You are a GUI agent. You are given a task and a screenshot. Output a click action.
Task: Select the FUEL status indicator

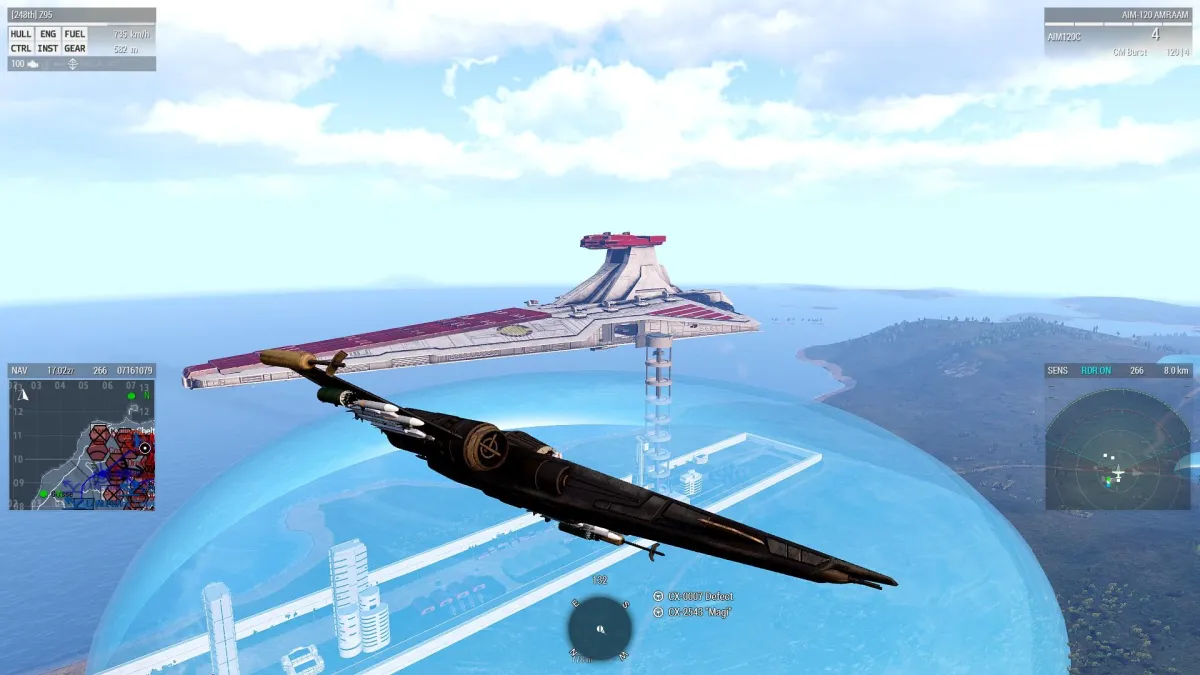click(75, 33)
